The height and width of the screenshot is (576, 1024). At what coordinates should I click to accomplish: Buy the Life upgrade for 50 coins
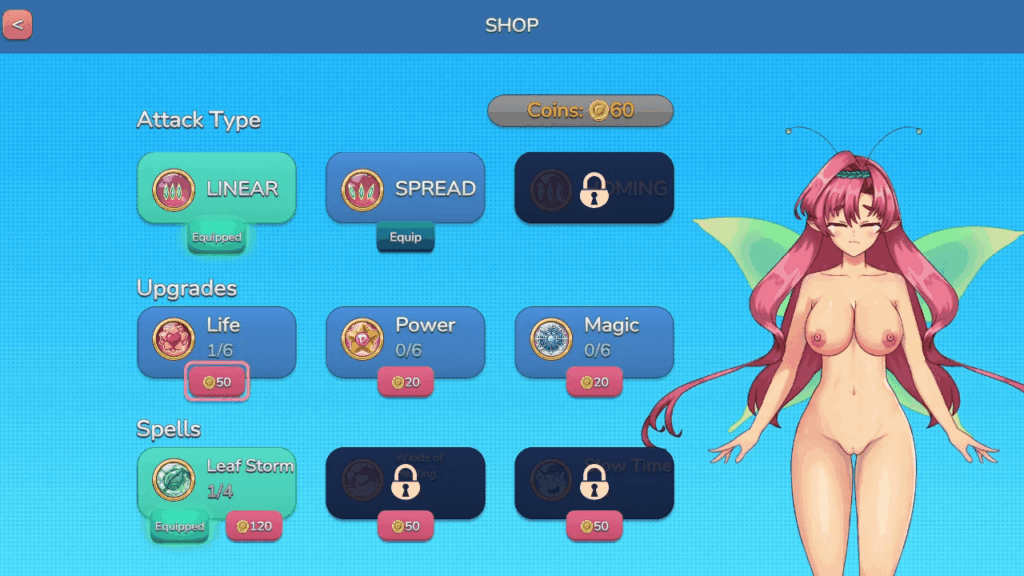[217, 382]
